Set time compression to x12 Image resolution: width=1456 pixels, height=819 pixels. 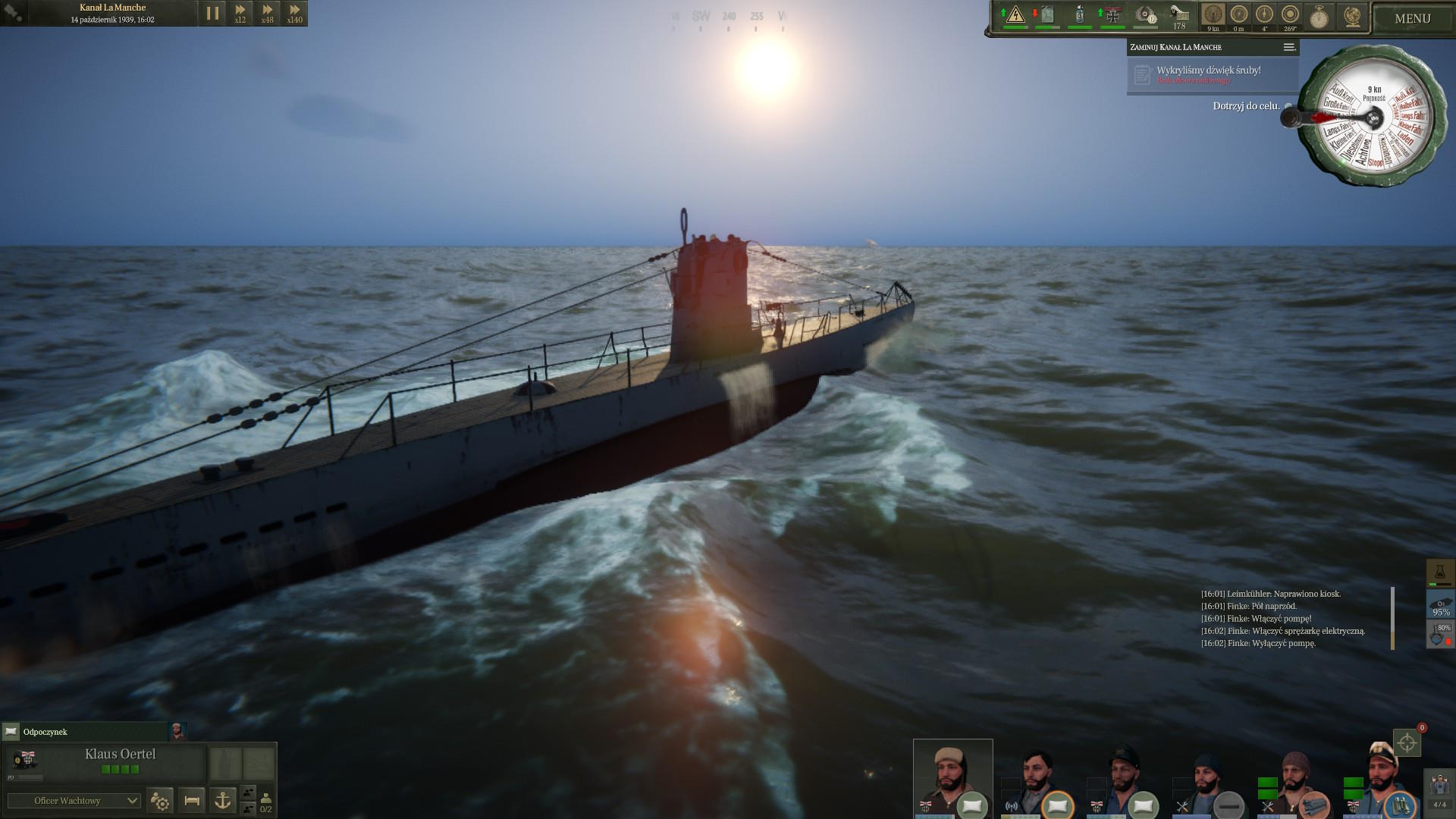click(x=240, y=14)
